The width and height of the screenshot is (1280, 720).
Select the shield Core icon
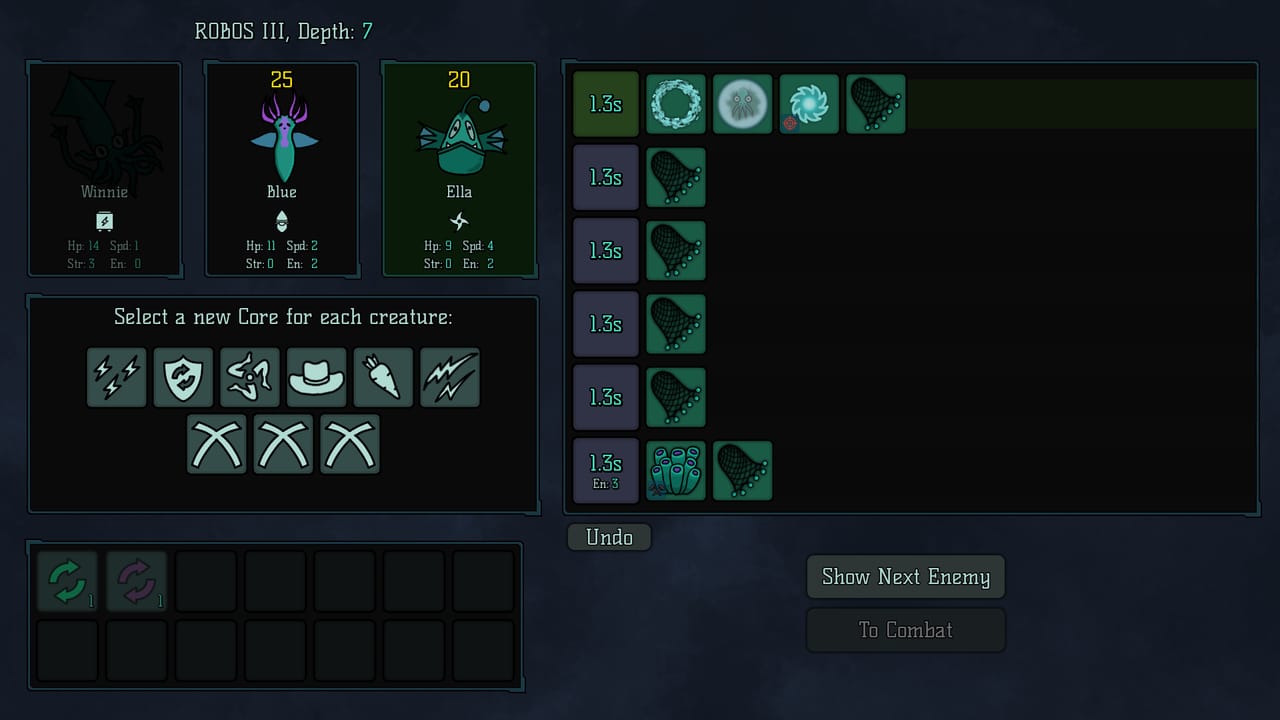pyautogui.click(x=183, y=377)
